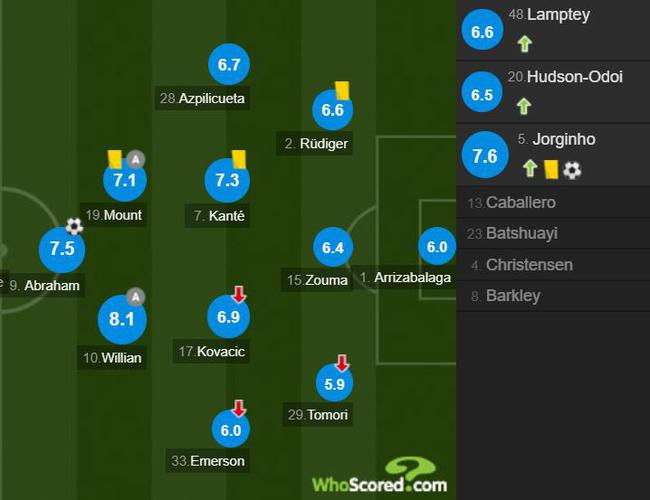Open Arrizabalaga's 6.0 goalkeeper rating

[x=437, y=247]
